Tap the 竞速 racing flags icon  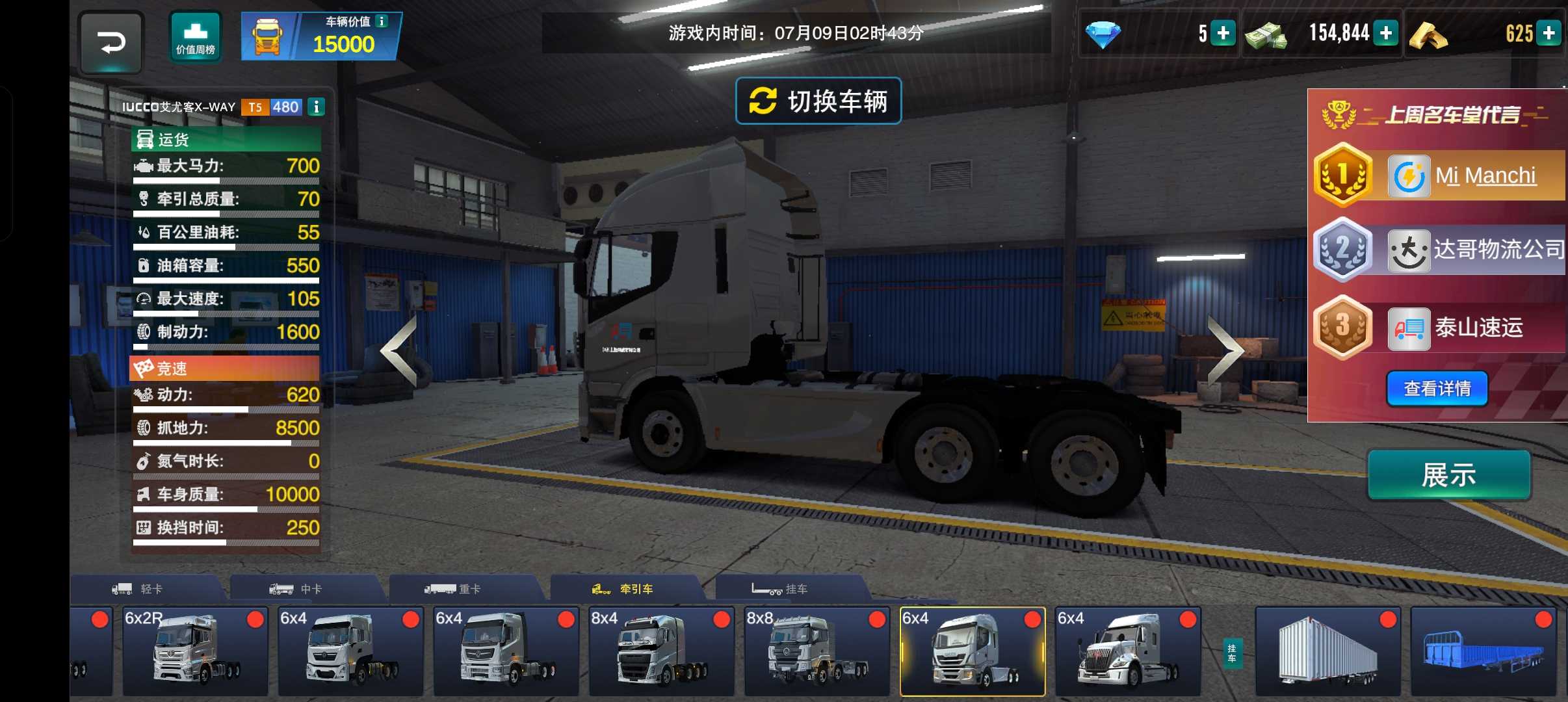[144, 369]
